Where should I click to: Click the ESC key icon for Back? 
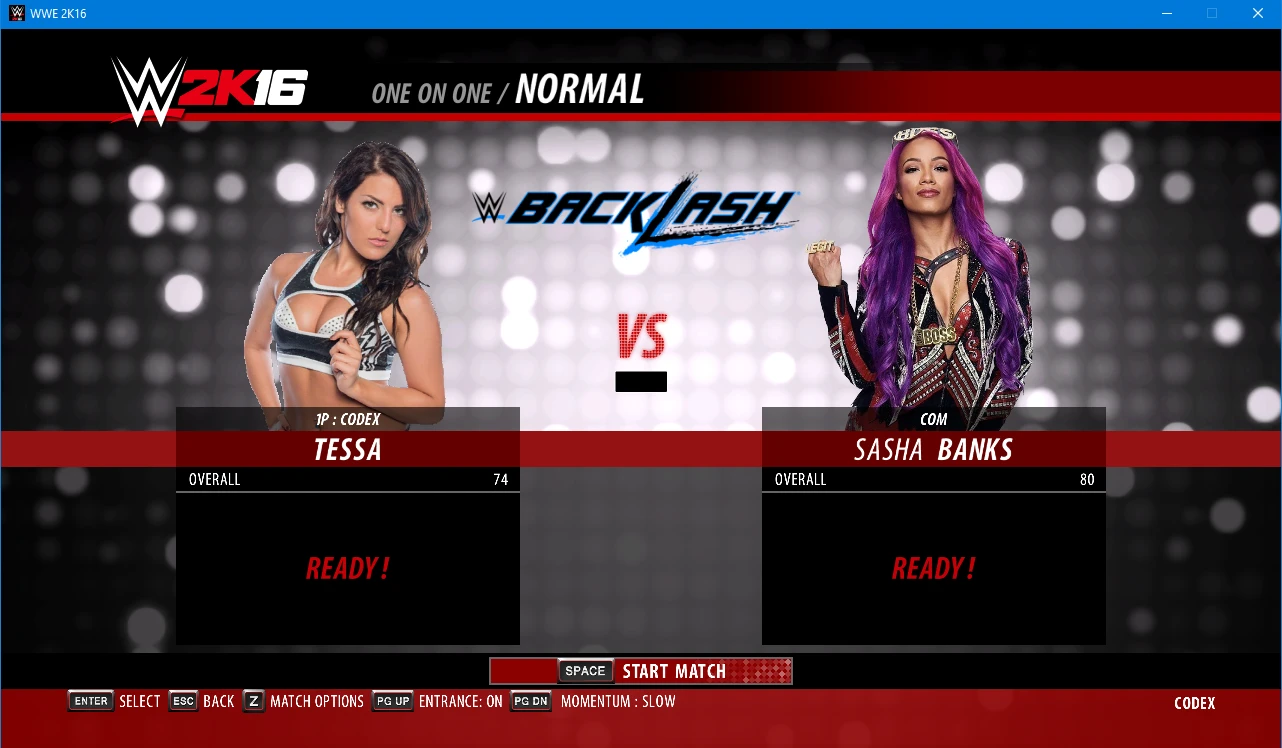point(183,701)
